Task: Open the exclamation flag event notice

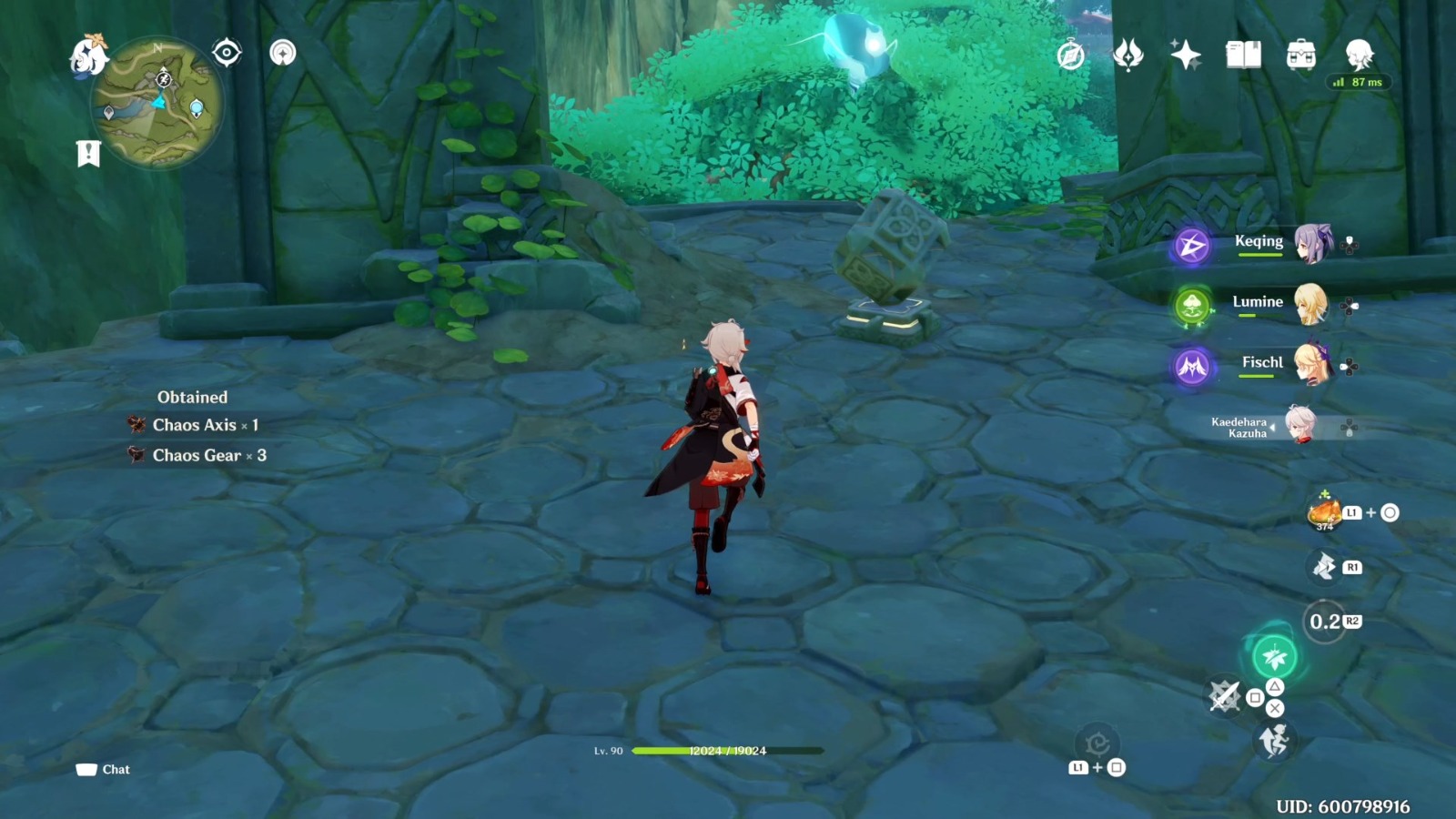Action: (87, 153)
